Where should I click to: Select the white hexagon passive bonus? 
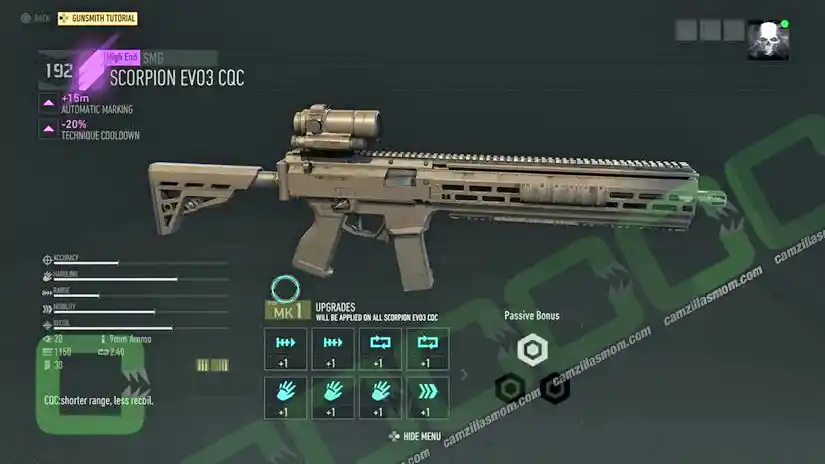[x=533, y=349]
